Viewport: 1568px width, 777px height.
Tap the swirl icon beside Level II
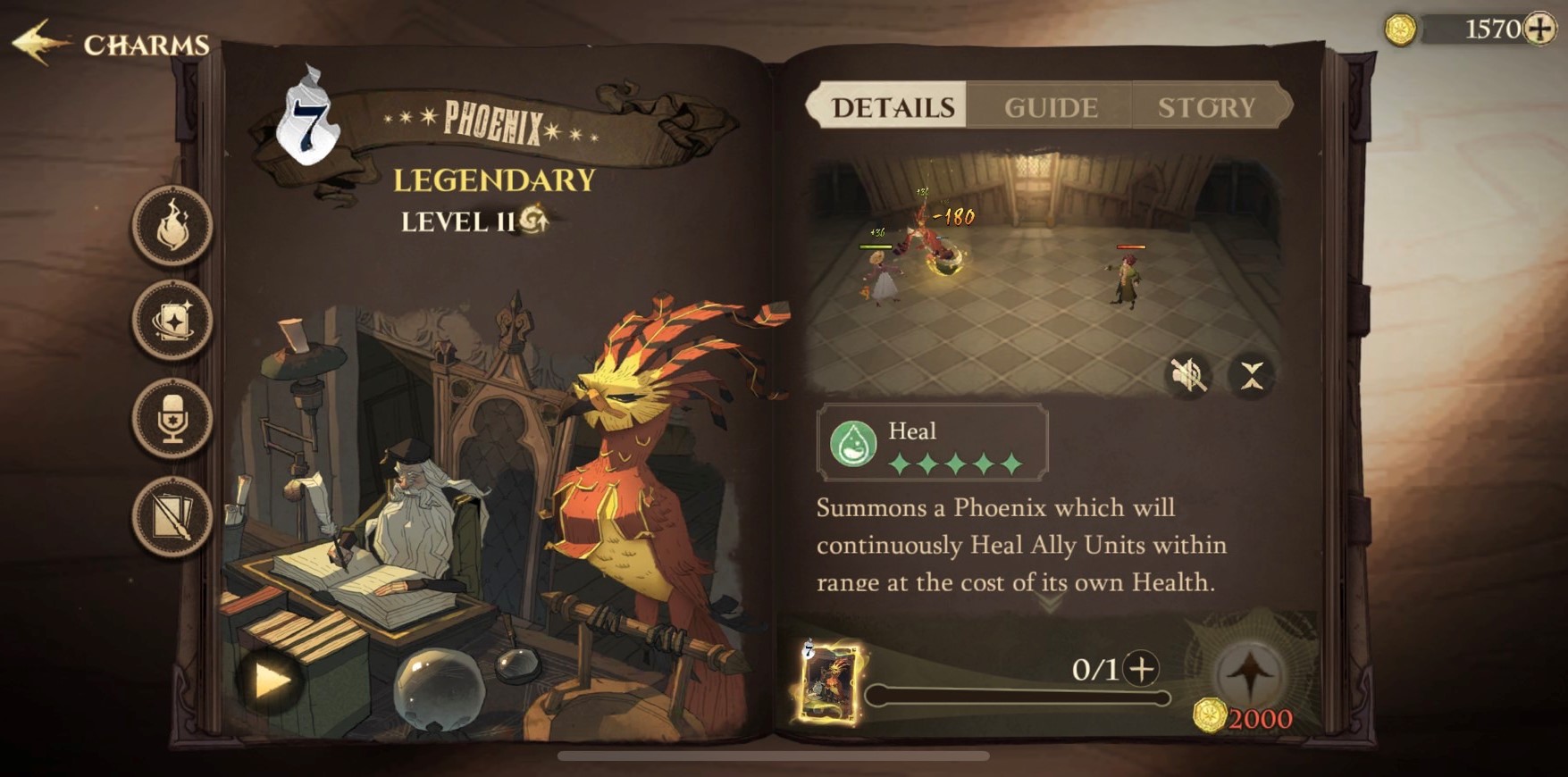[x=534, y=219]
